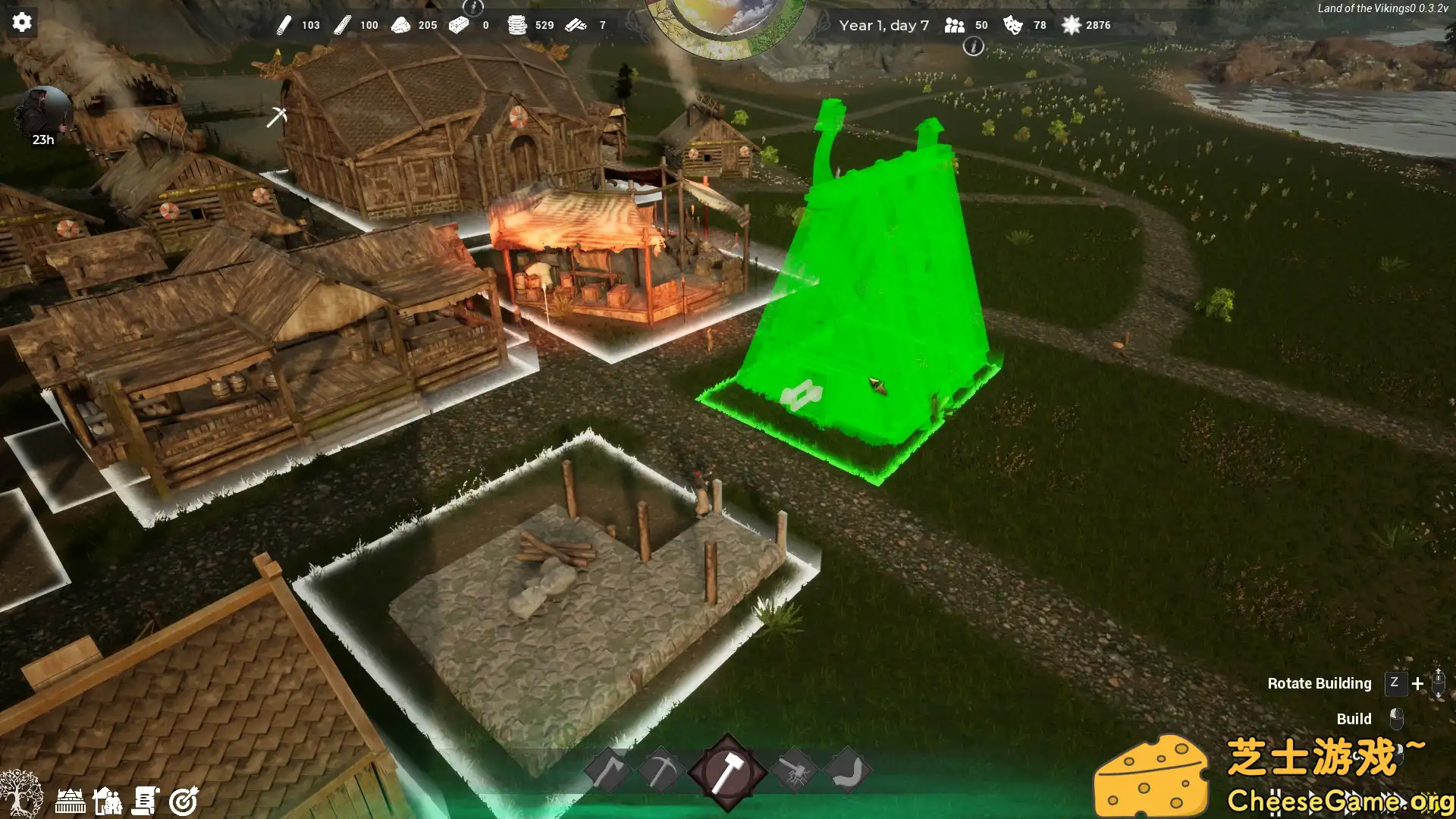Click the population count icon
The height and width of the screenshot is (819, 1456).
(952, 25)
